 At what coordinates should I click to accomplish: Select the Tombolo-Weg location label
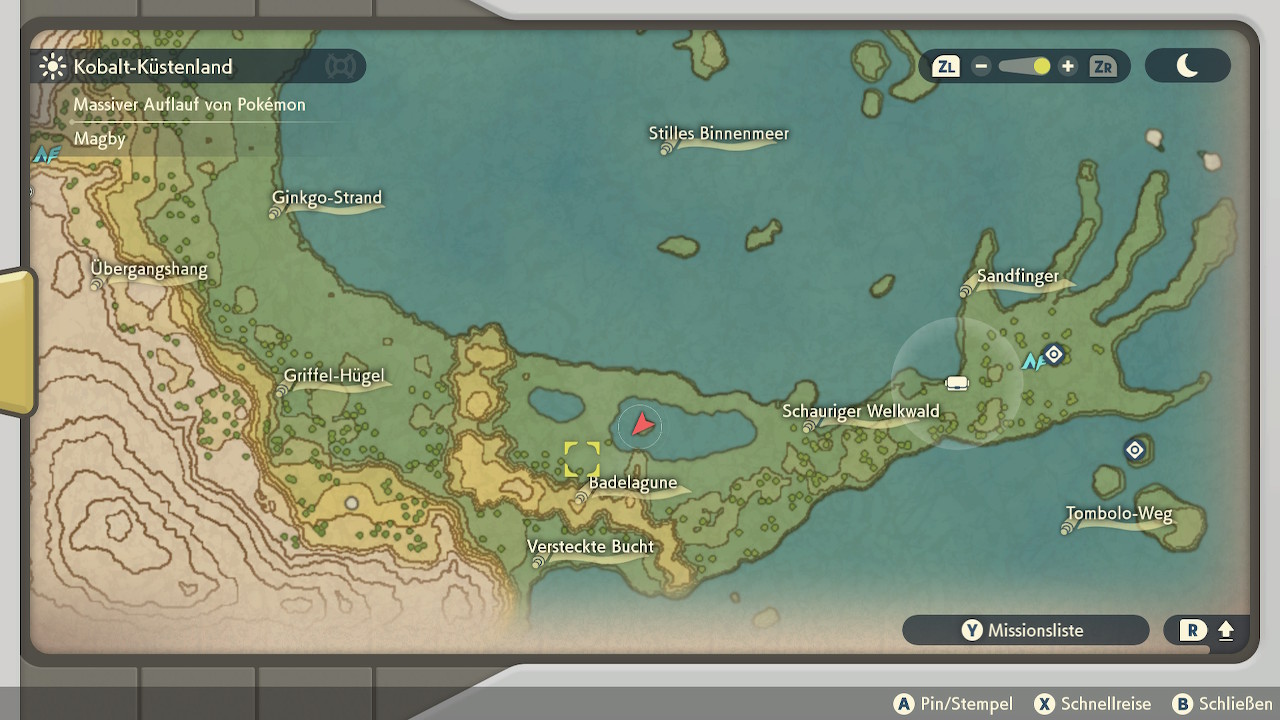1118,515
